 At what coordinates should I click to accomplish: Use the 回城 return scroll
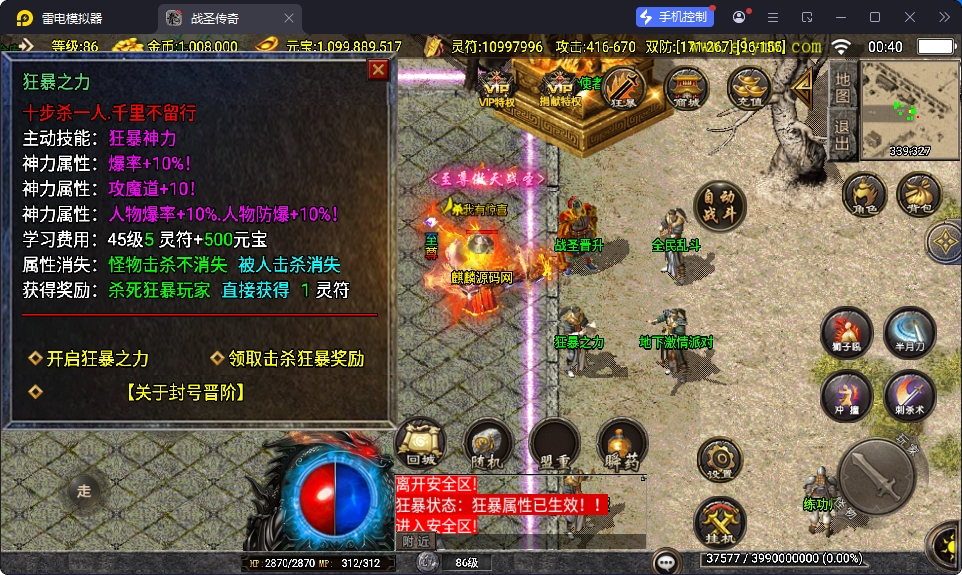pos(420,443)
